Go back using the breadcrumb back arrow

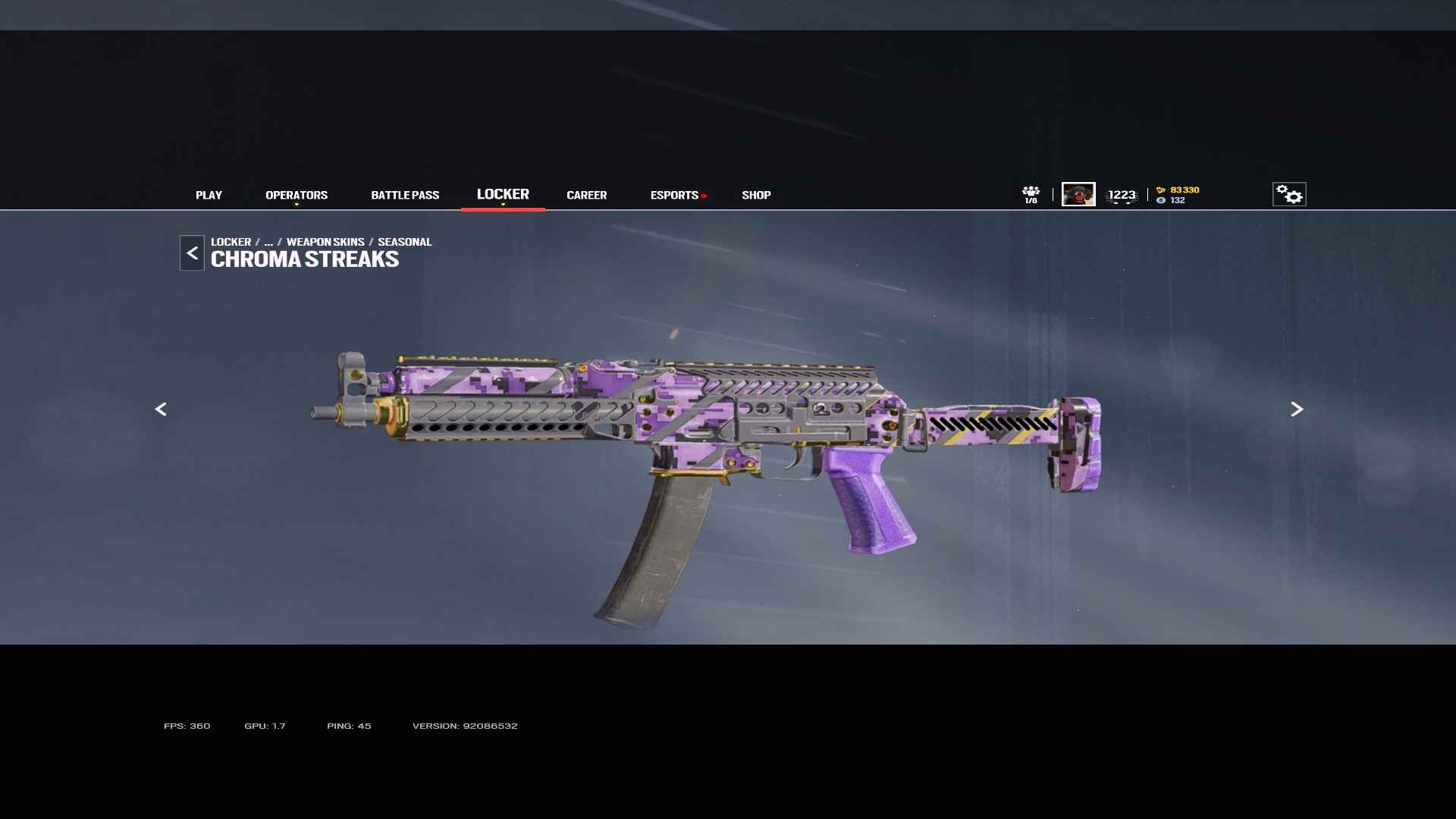[192, 253]
